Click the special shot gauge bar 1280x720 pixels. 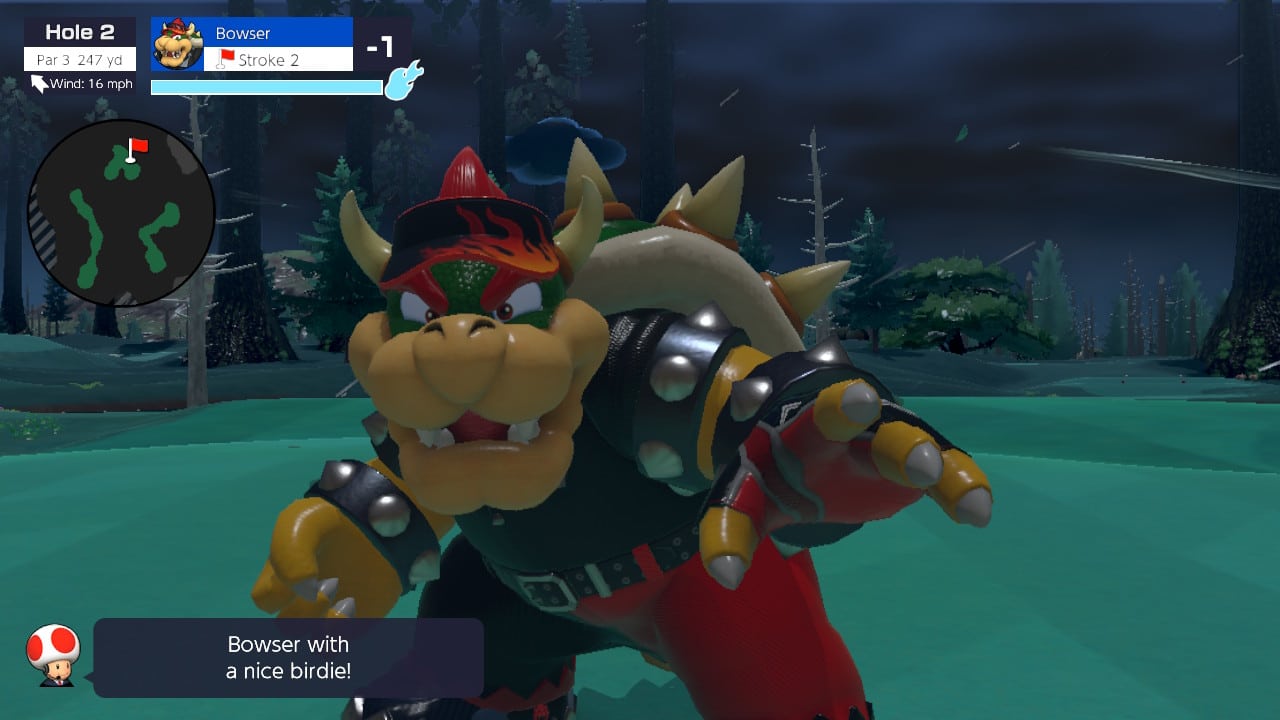[x=265, y=86]
